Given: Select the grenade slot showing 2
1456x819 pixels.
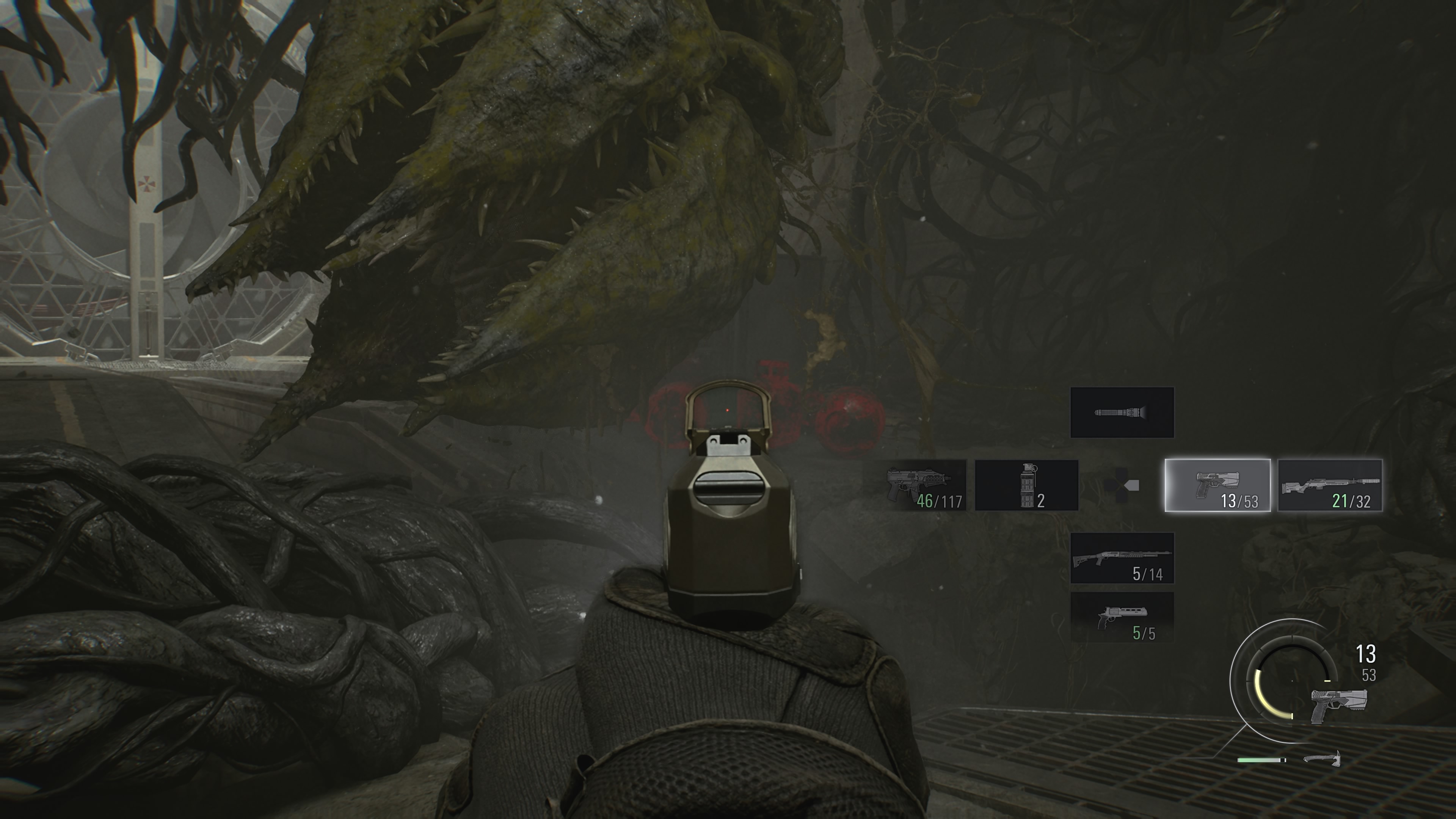Looking at the screenshot, I should pos(1026,485).
